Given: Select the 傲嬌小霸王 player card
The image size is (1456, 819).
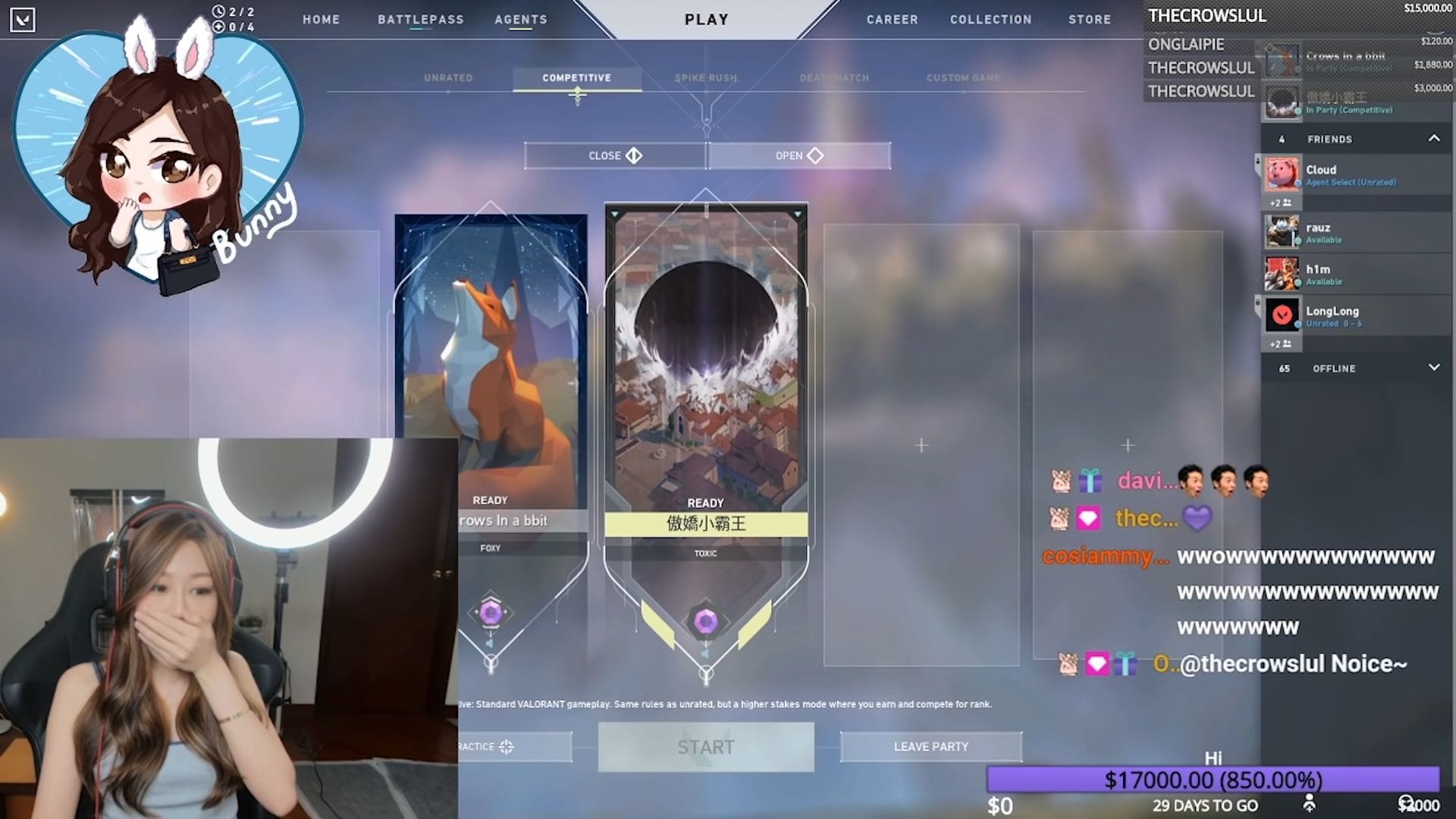Looking at the screenshot, I should click(x=706, y=379).
